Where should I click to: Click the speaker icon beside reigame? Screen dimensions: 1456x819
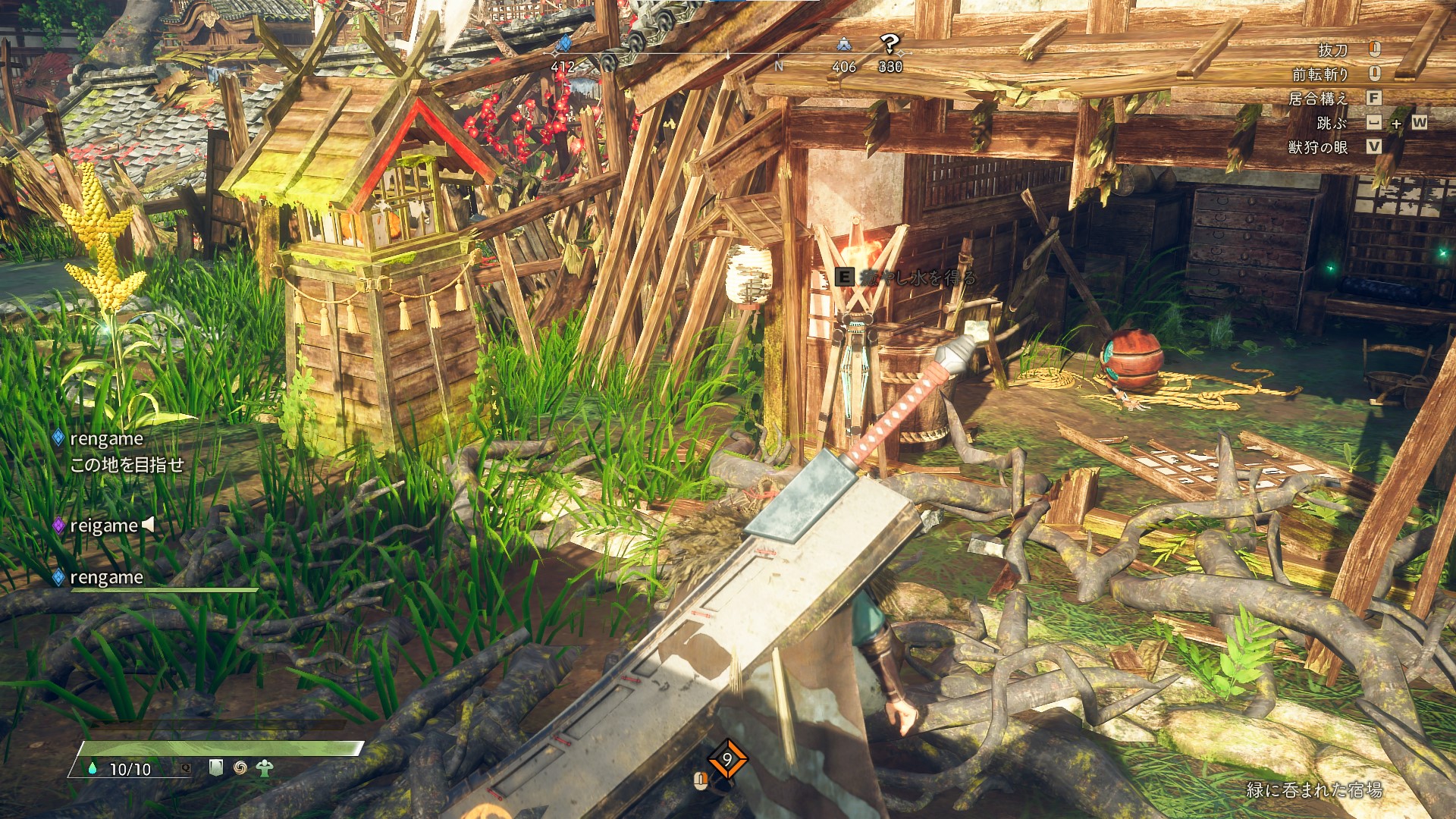149,524
